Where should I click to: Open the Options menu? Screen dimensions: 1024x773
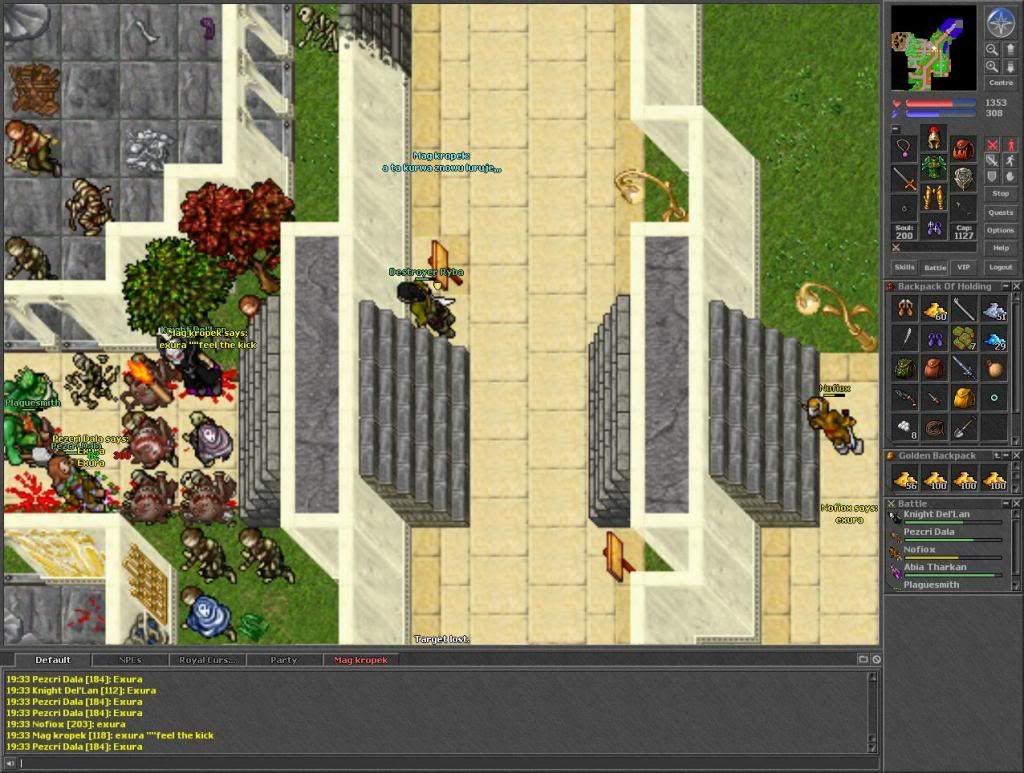point(1000,230)
